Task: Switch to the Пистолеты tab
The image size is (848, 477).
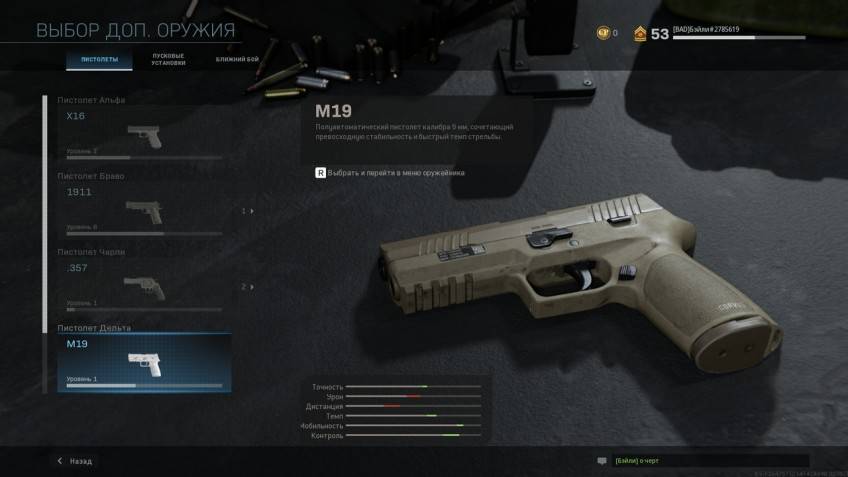Action: coord(99,60)
